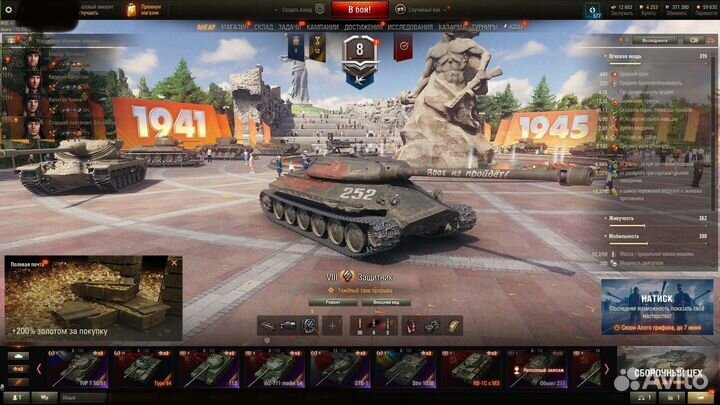
Task: Open the НАТИСК event banner
Action: (x=658, y=305)
